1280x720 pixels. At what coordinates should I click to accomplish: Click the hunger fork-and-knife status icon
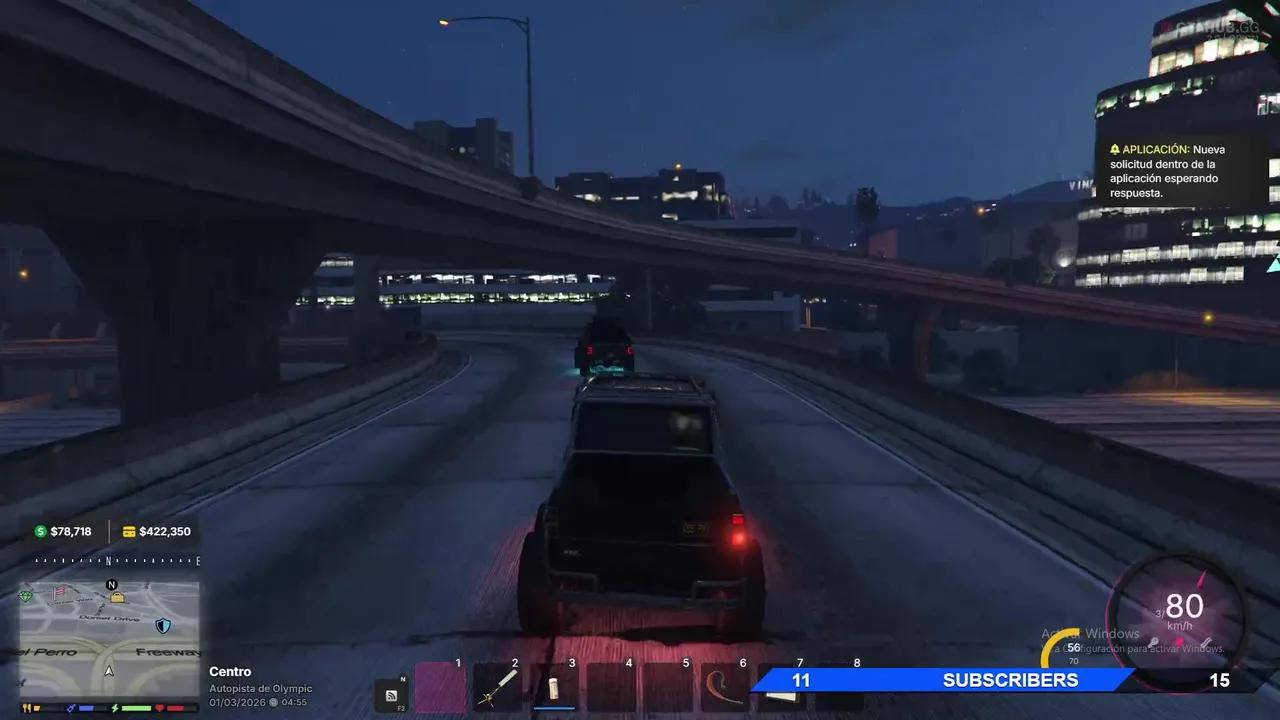pos(26,707)
